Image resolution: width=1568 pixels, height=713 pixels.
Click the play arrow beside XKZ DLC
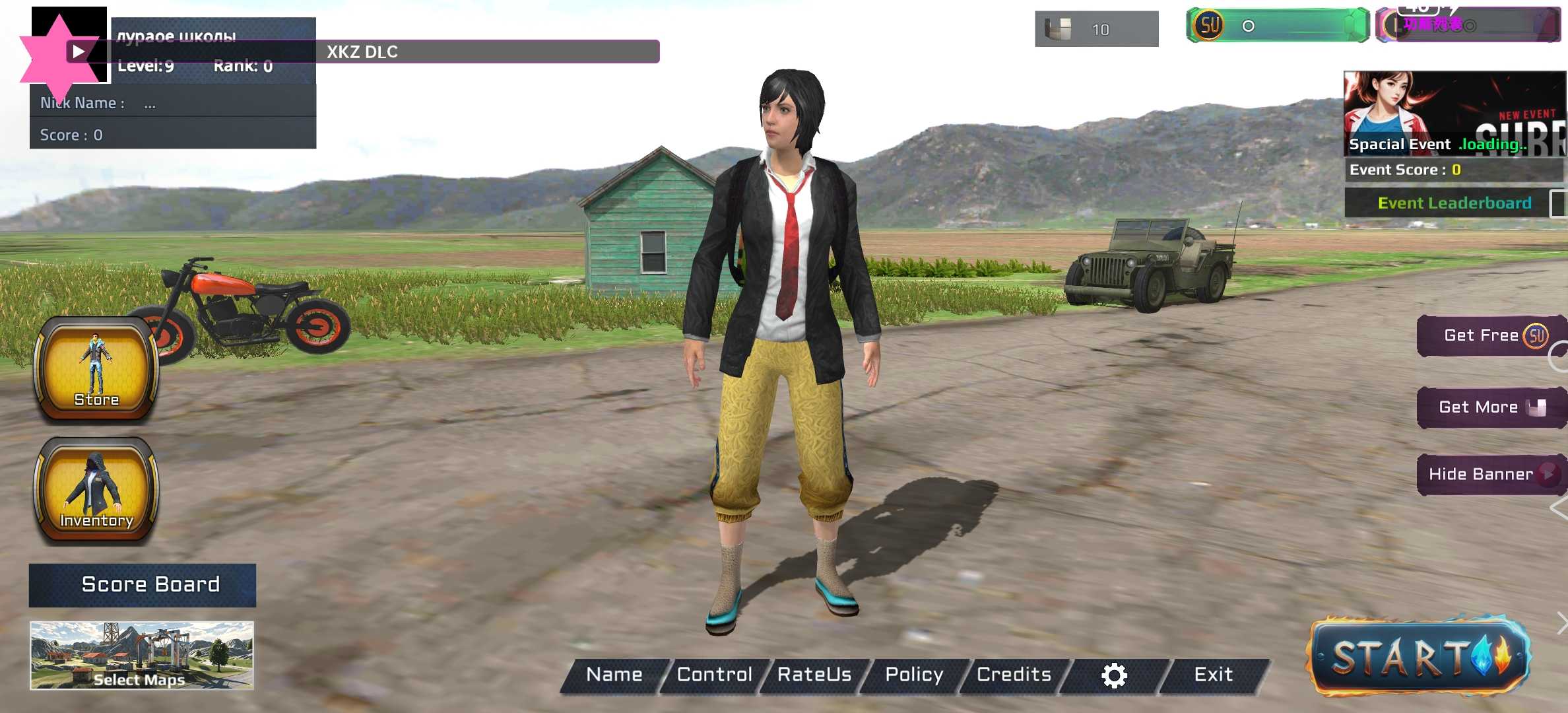point(78,51)
